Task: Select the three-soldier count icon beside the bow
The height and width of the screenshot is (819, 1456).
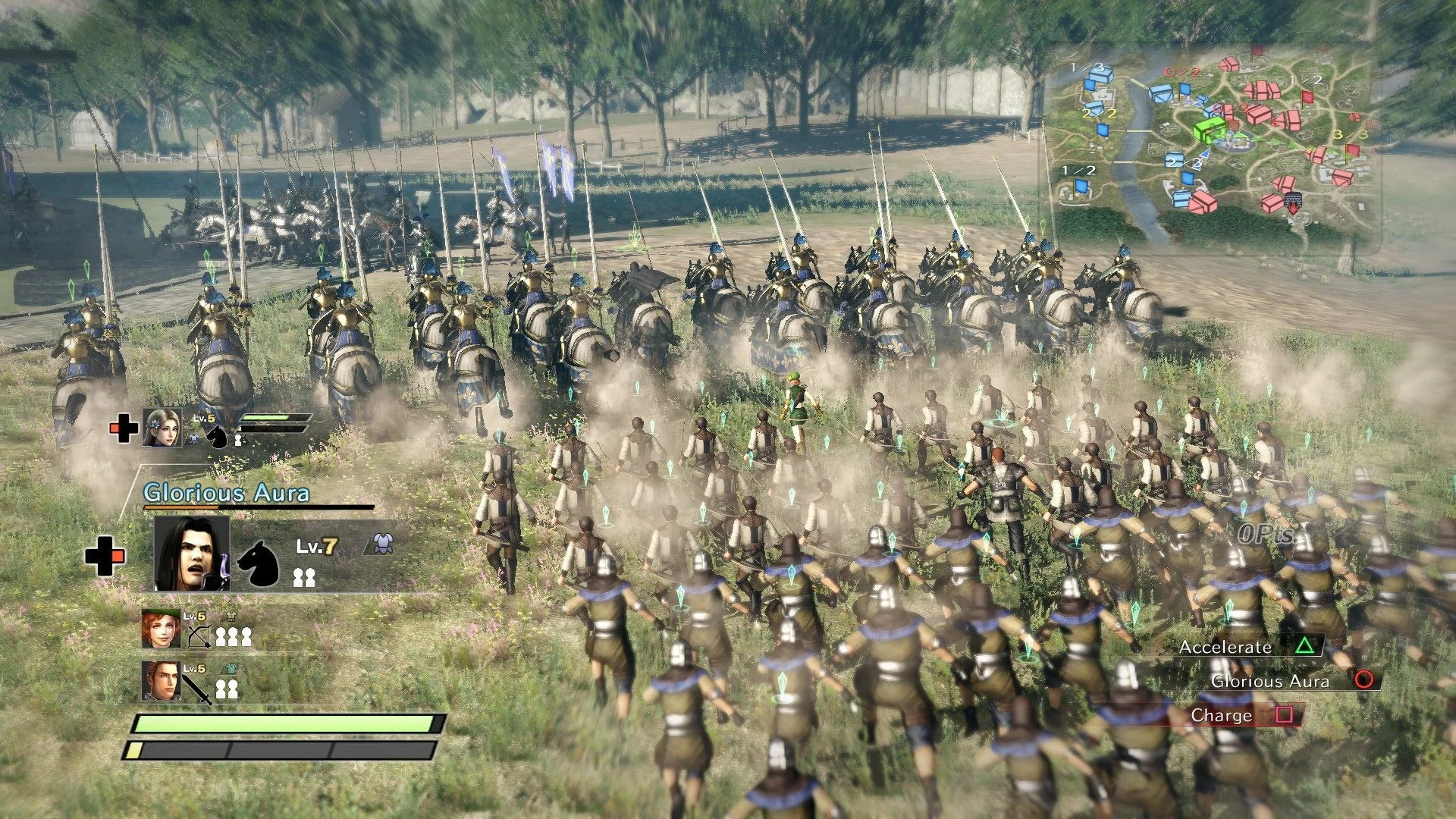Action: point(234,635)
